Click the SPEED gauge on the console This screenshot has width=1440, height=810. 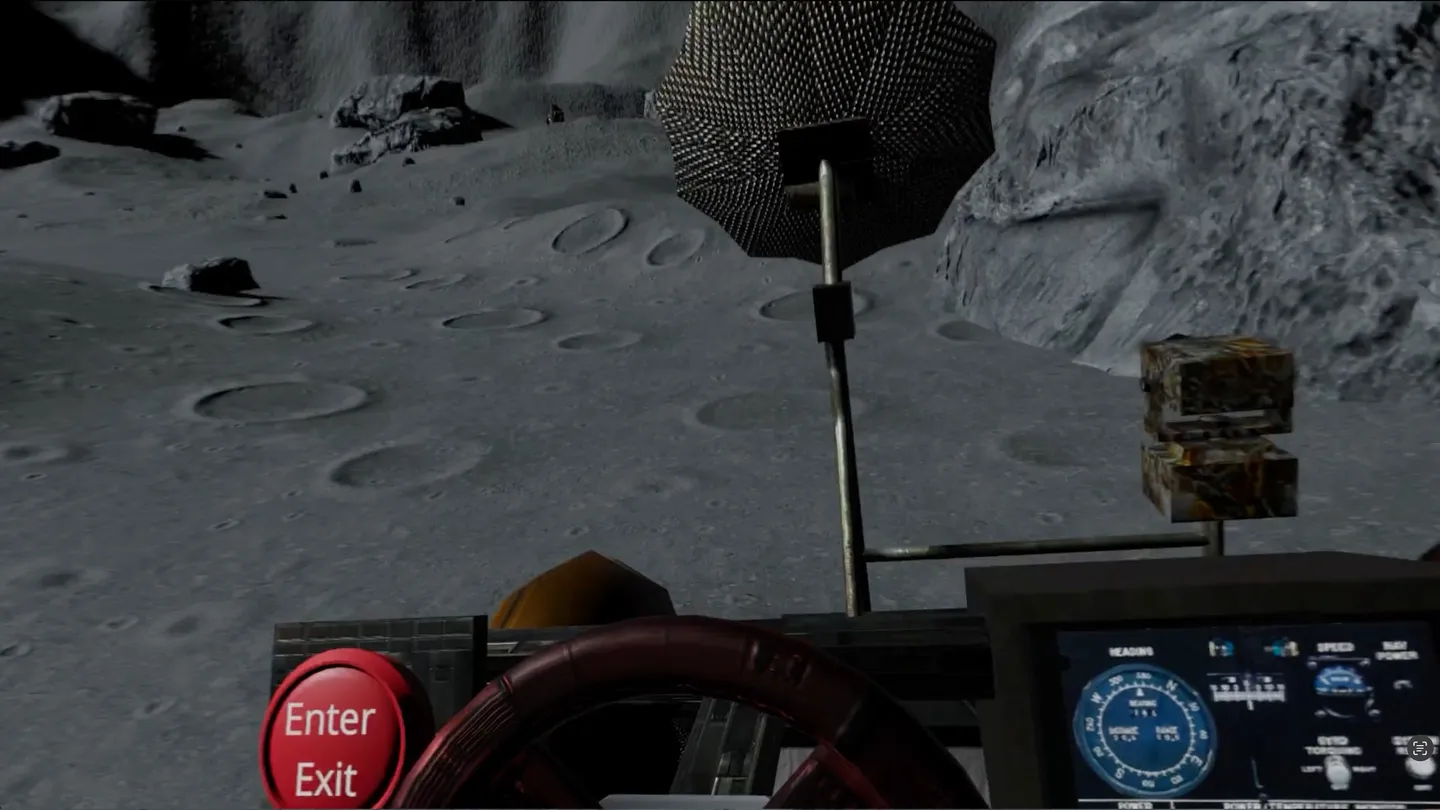tap(1340, 682)
